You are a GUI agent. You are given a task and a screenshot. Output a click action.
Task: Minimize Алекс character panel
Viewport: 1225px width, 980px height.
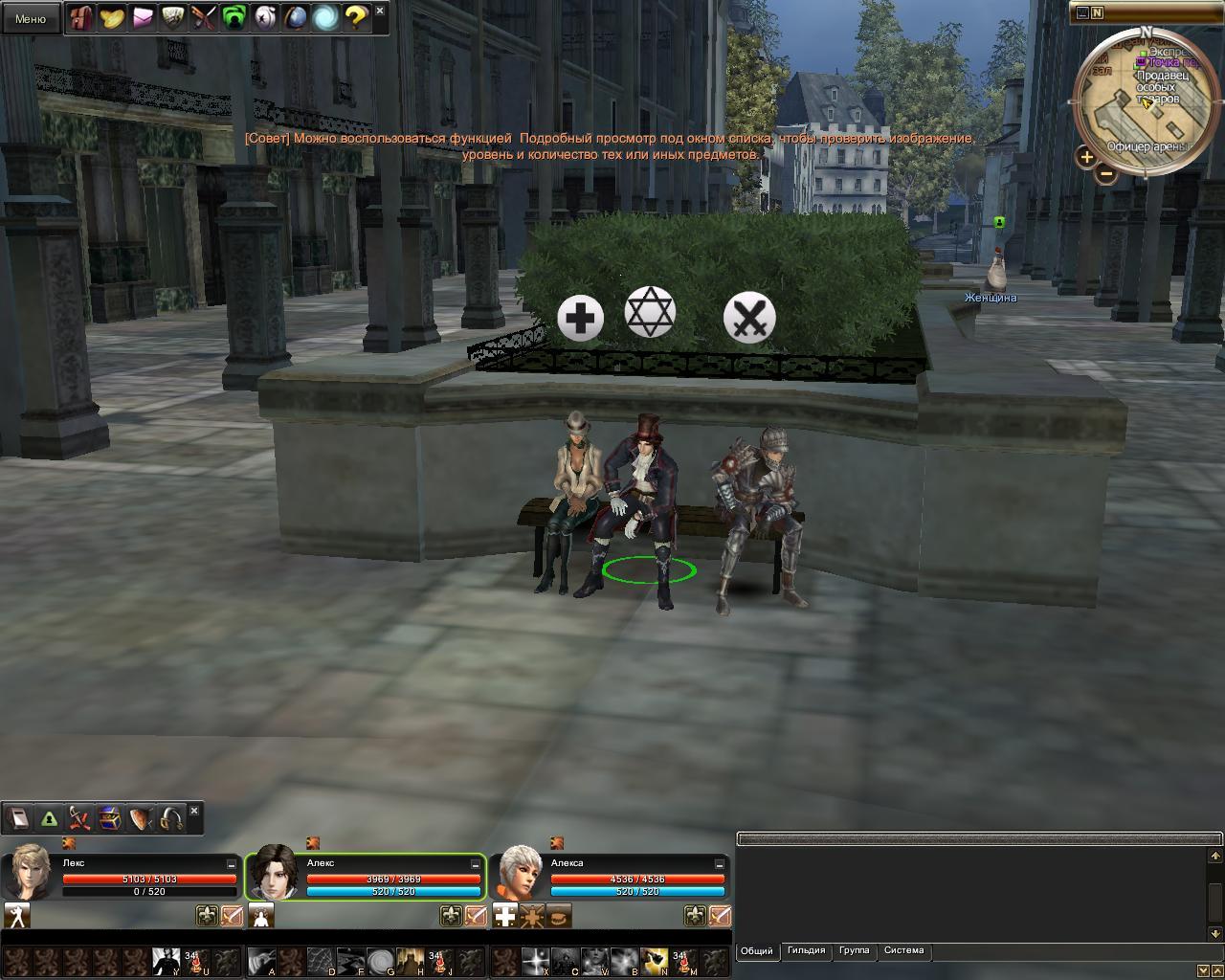coord(476,863)
